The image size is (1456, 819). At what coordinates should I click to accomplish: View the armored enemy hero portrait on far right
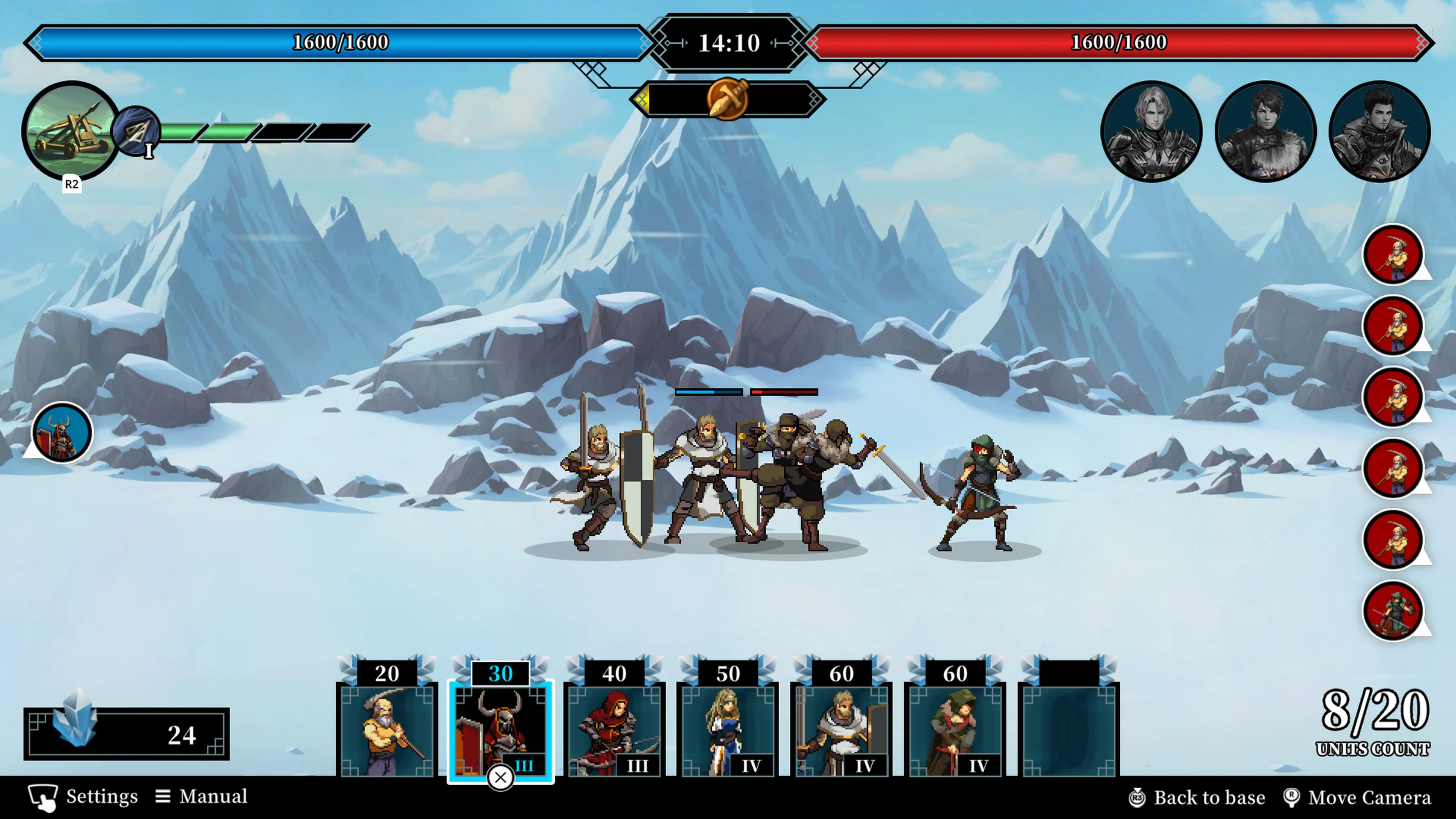coord(1379,131)
